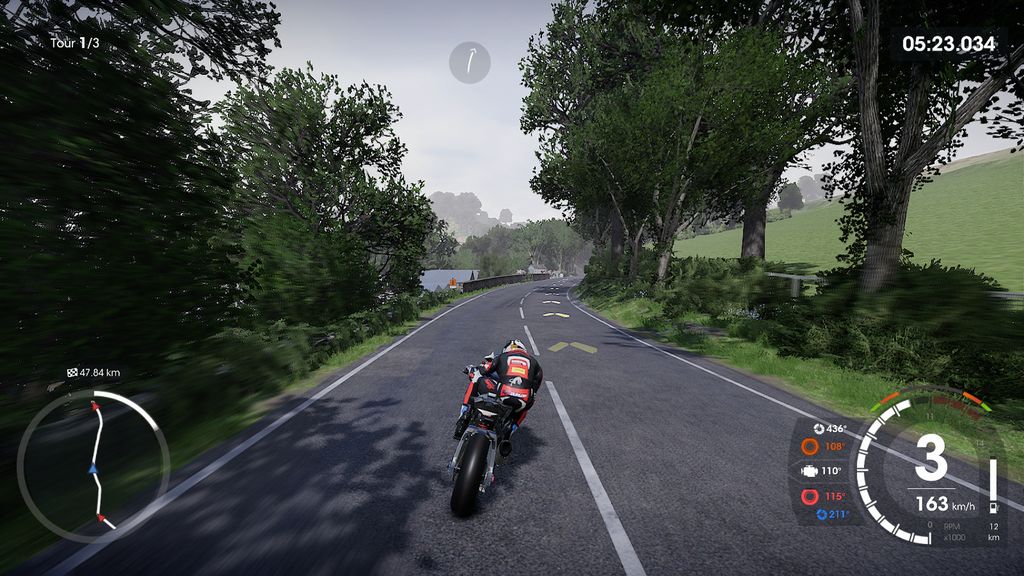Select the upcoming corner indicator icon
Viewport: 1024px width, 576px height.
[470, 62]
